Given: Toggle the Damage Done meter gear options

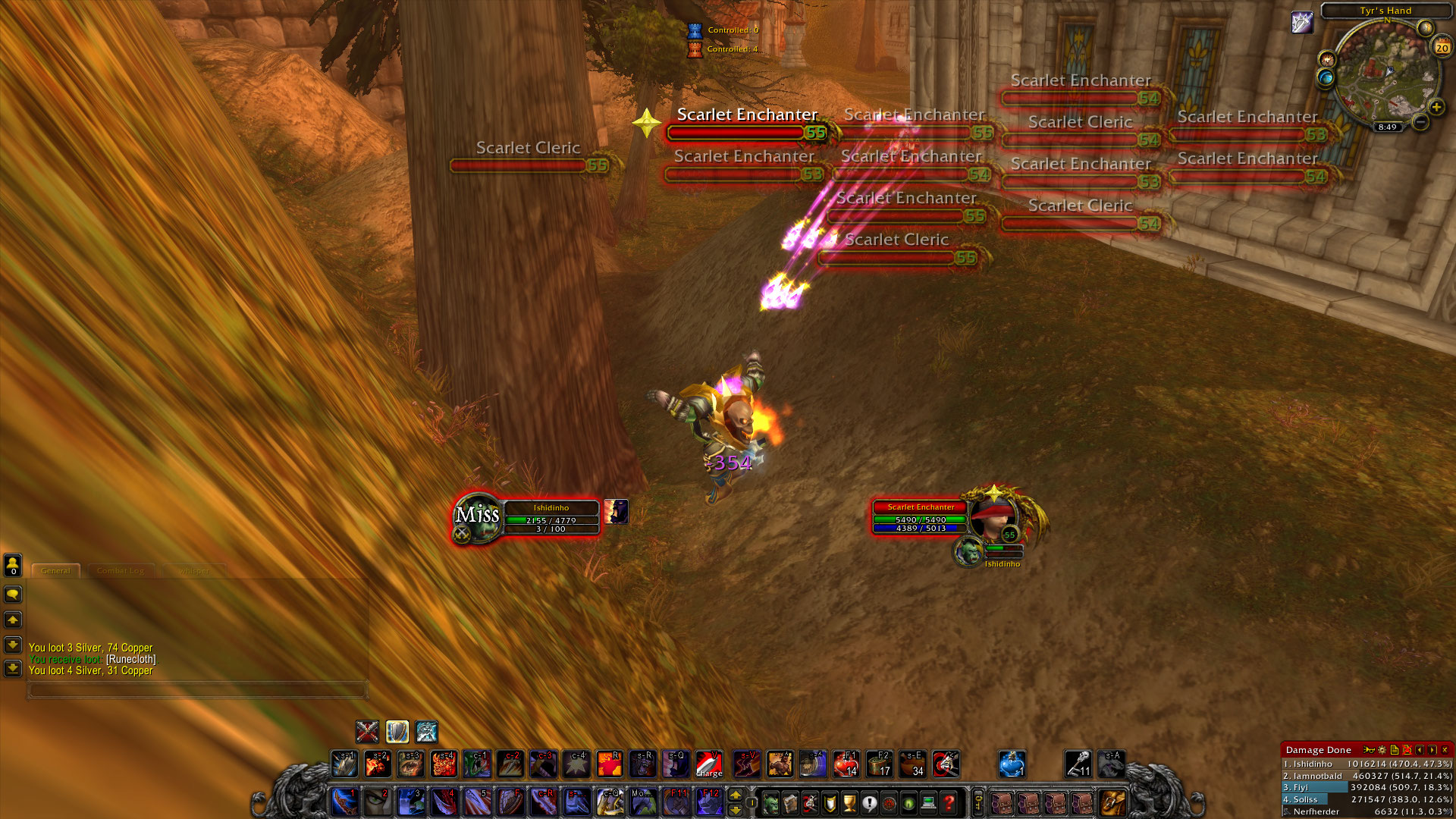Looking at the screenshot, I should (1382, 750).
